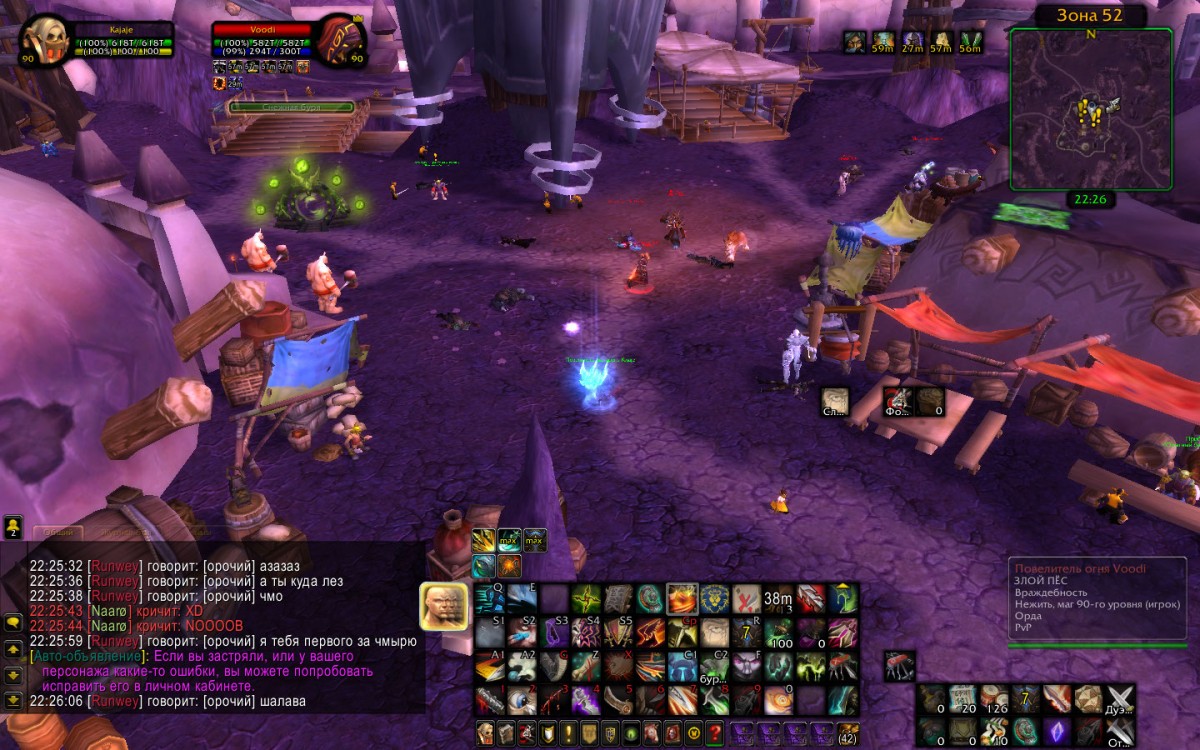The width and height of the screenshot is (1200, 750).
Task: Use the Alliance lion crest action slot
Action: coord(714,599)
